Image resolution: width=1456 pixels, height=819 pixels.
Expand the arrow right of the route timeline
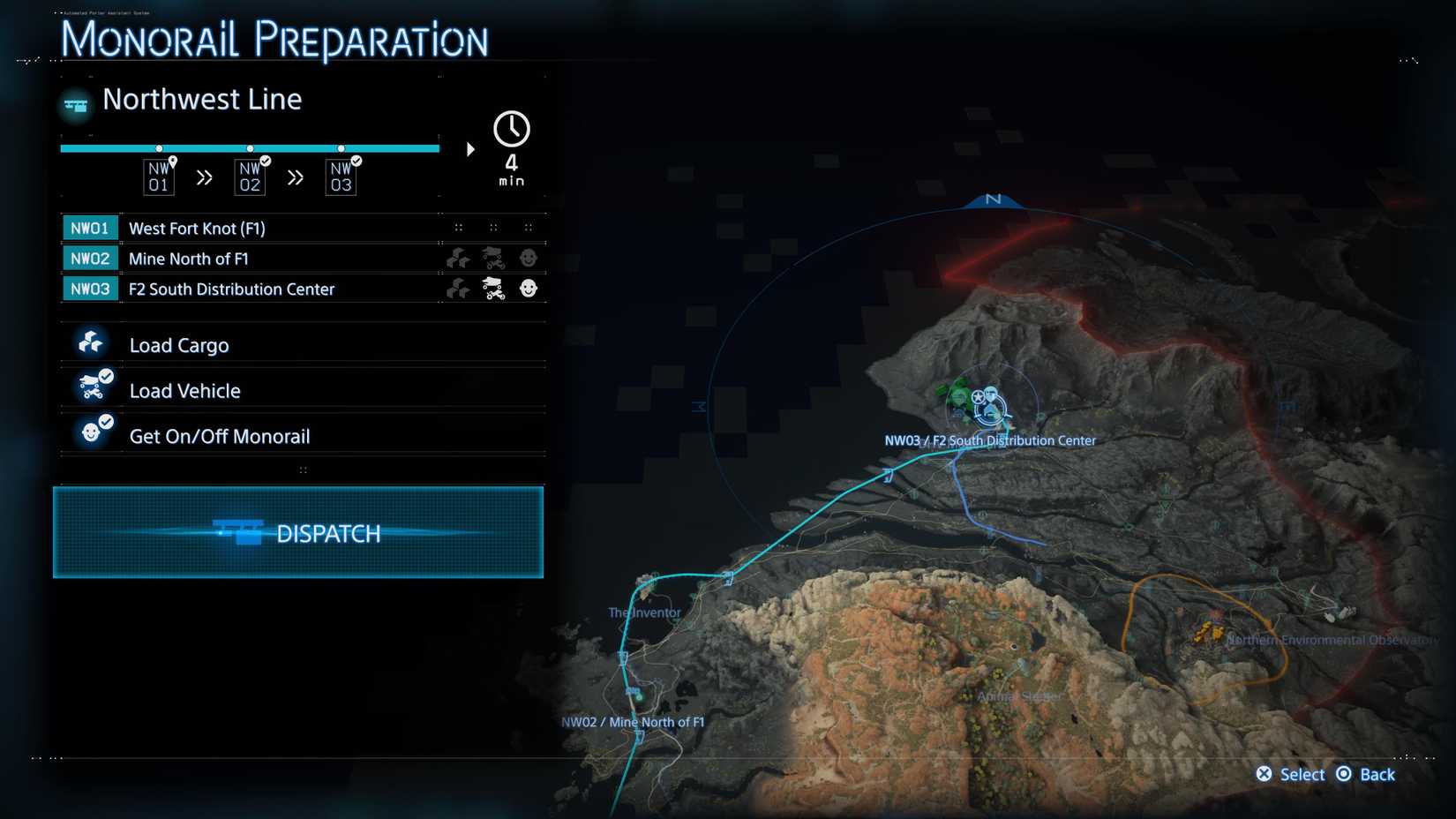(469, 149)
